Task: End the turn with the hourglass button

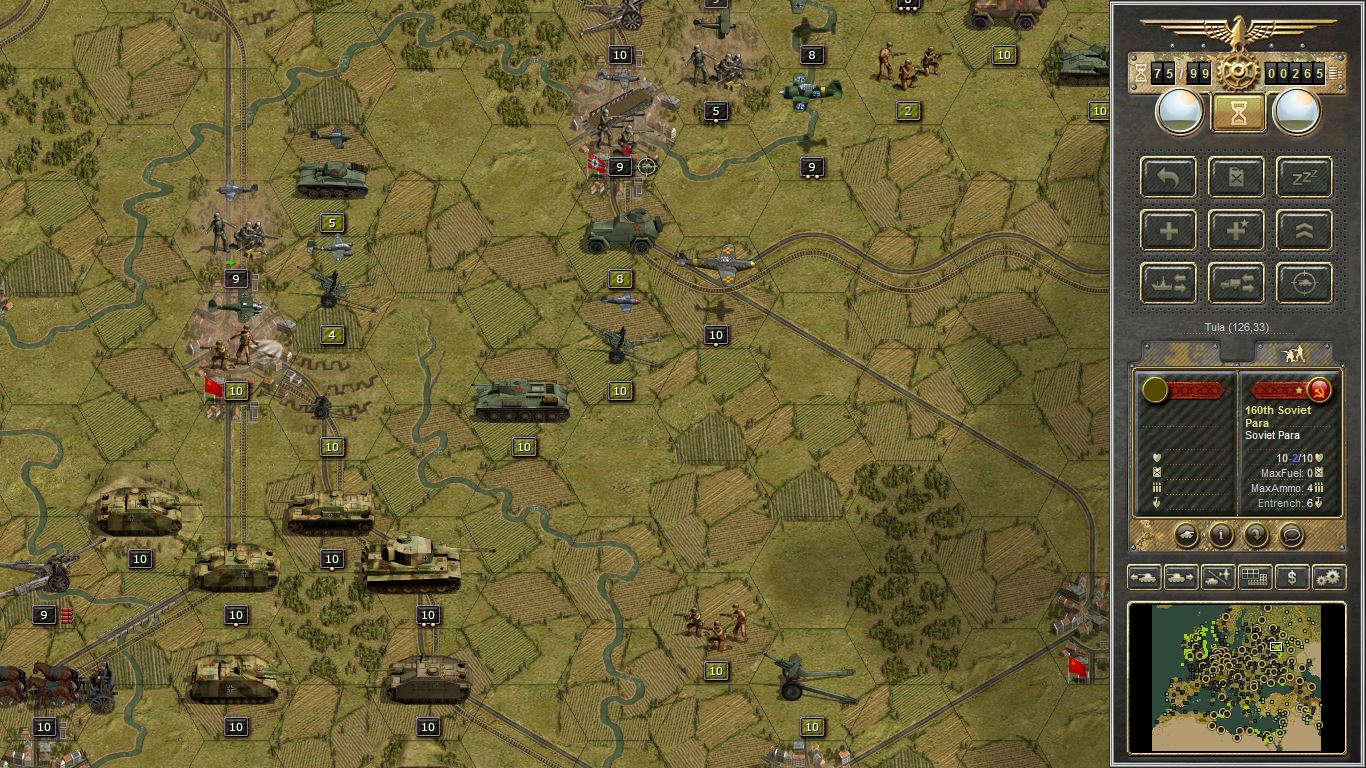Action: [1237, 111]
